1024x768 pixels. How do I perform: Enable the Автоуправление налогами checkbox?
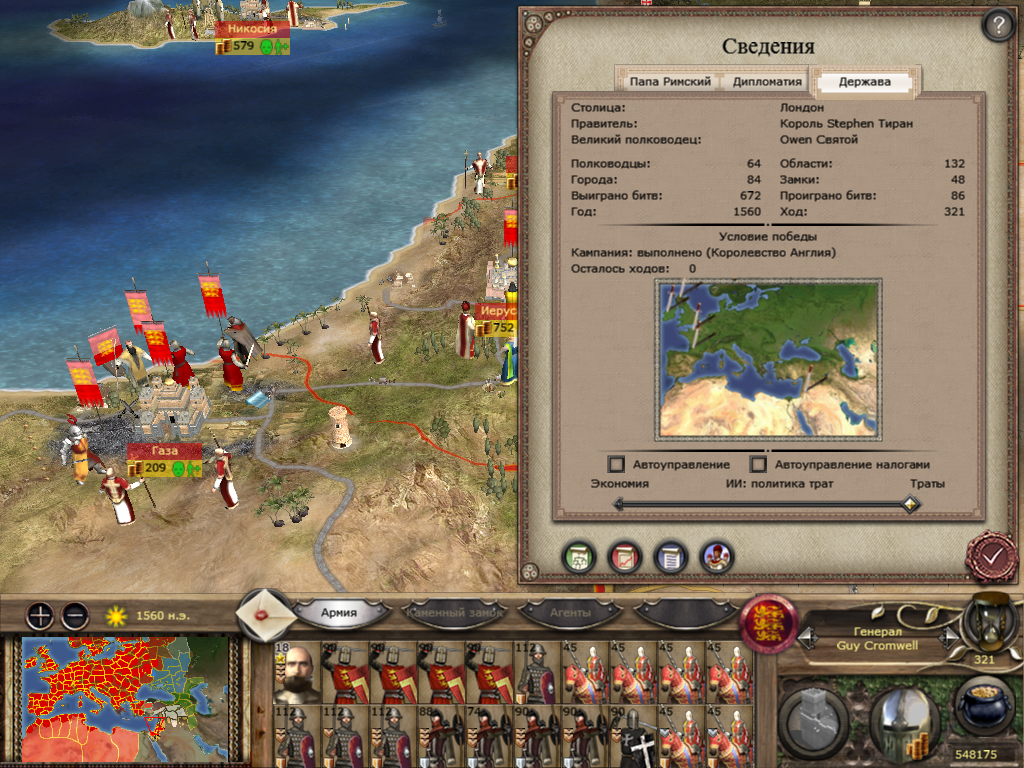[x=759, y=465]
